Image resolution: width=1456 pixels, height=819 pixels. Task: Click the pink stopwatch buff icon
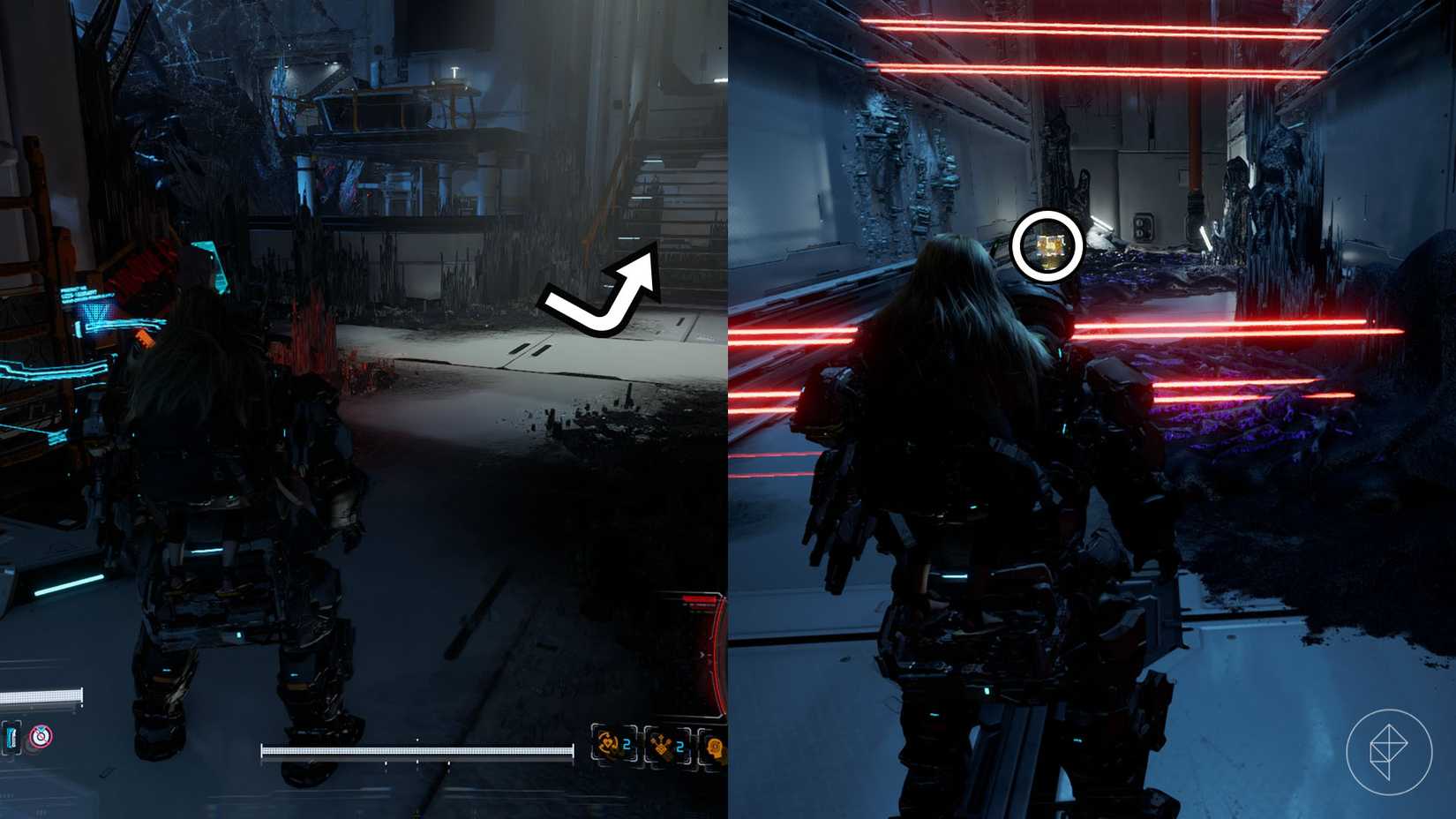pyautogui.click(x=41, y=736)
